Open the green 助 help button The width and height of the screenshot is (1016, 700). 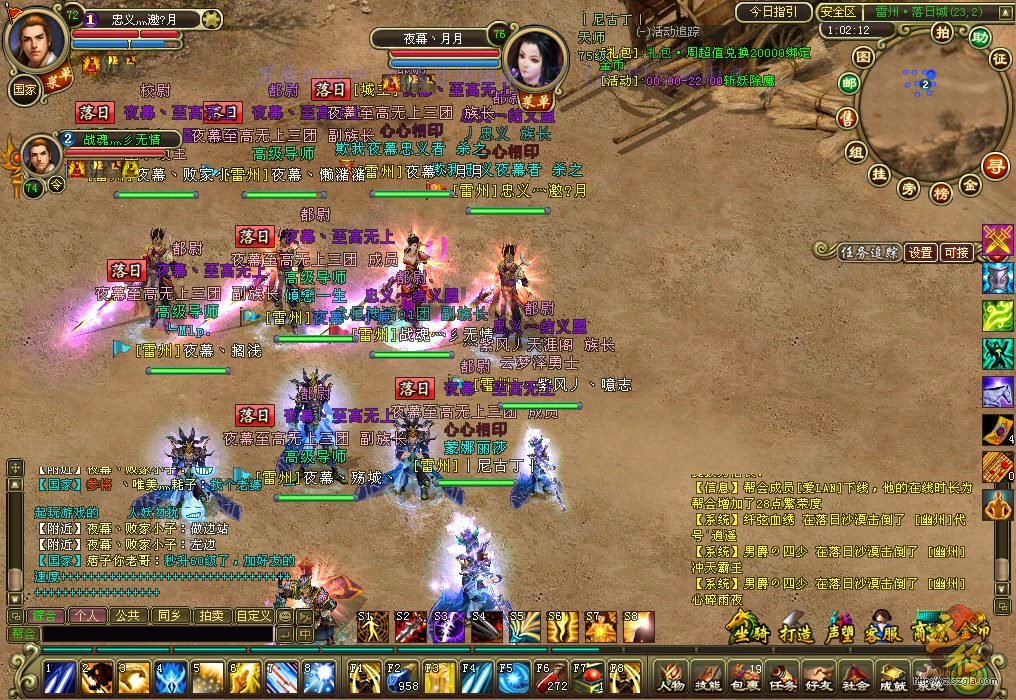(979, 37)
